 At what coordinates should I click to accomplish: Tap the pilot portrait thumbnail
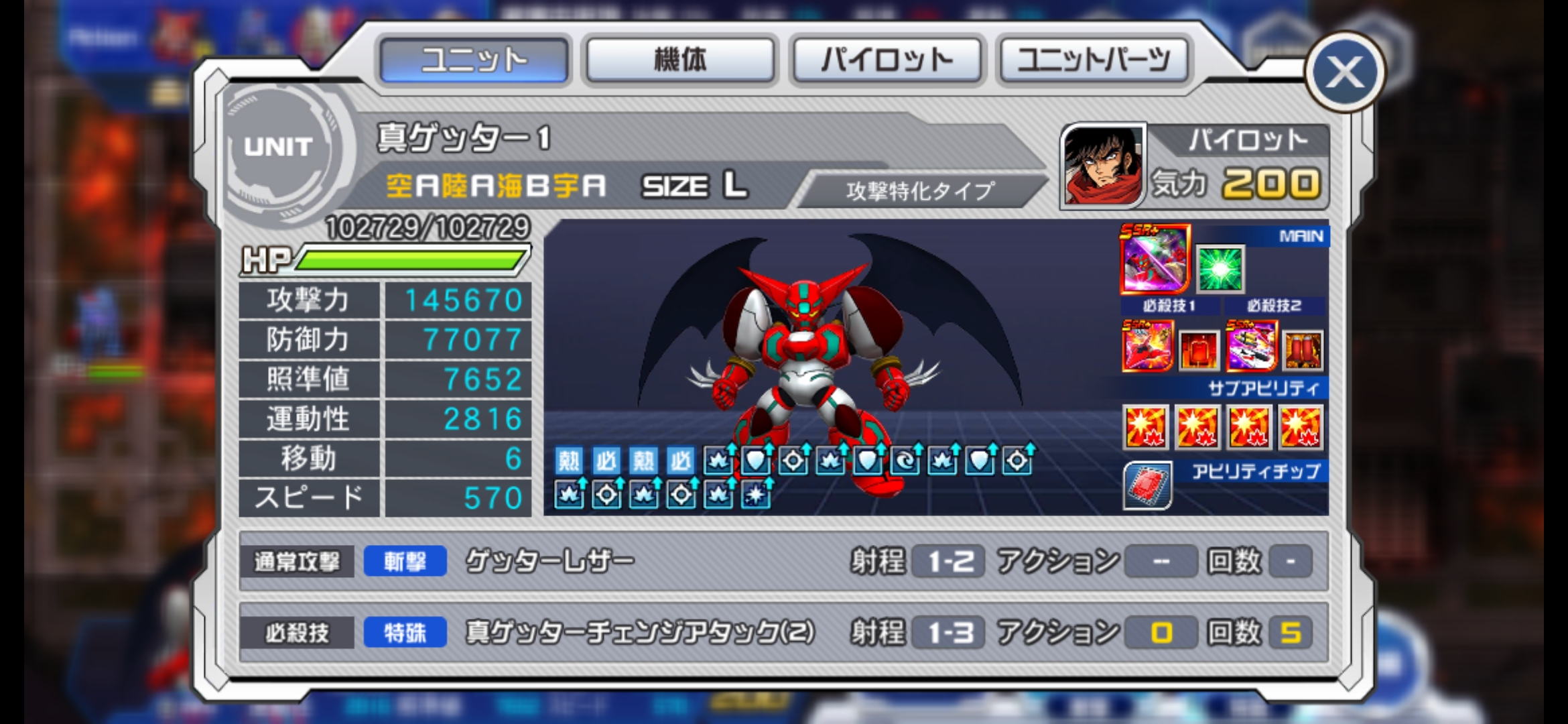click(x=1103, y=165)
